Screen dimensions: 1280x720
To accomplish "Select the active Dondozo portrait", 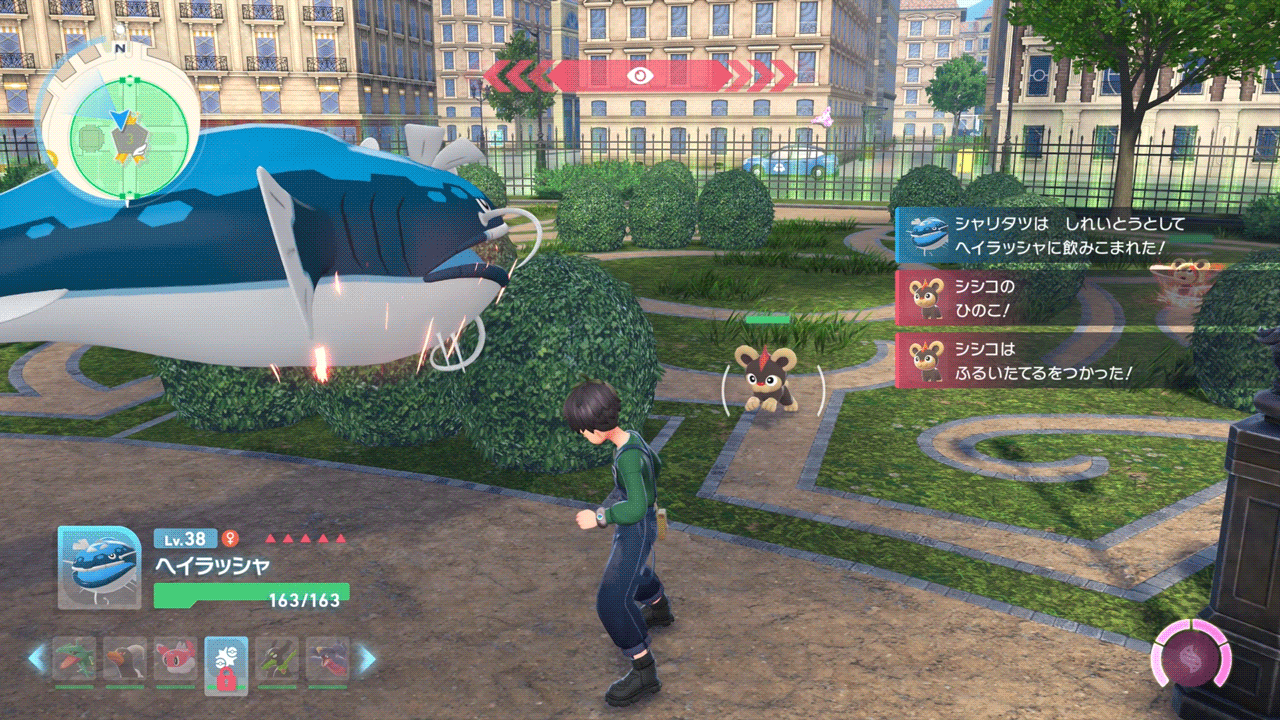I will click(x=99, y=567).
